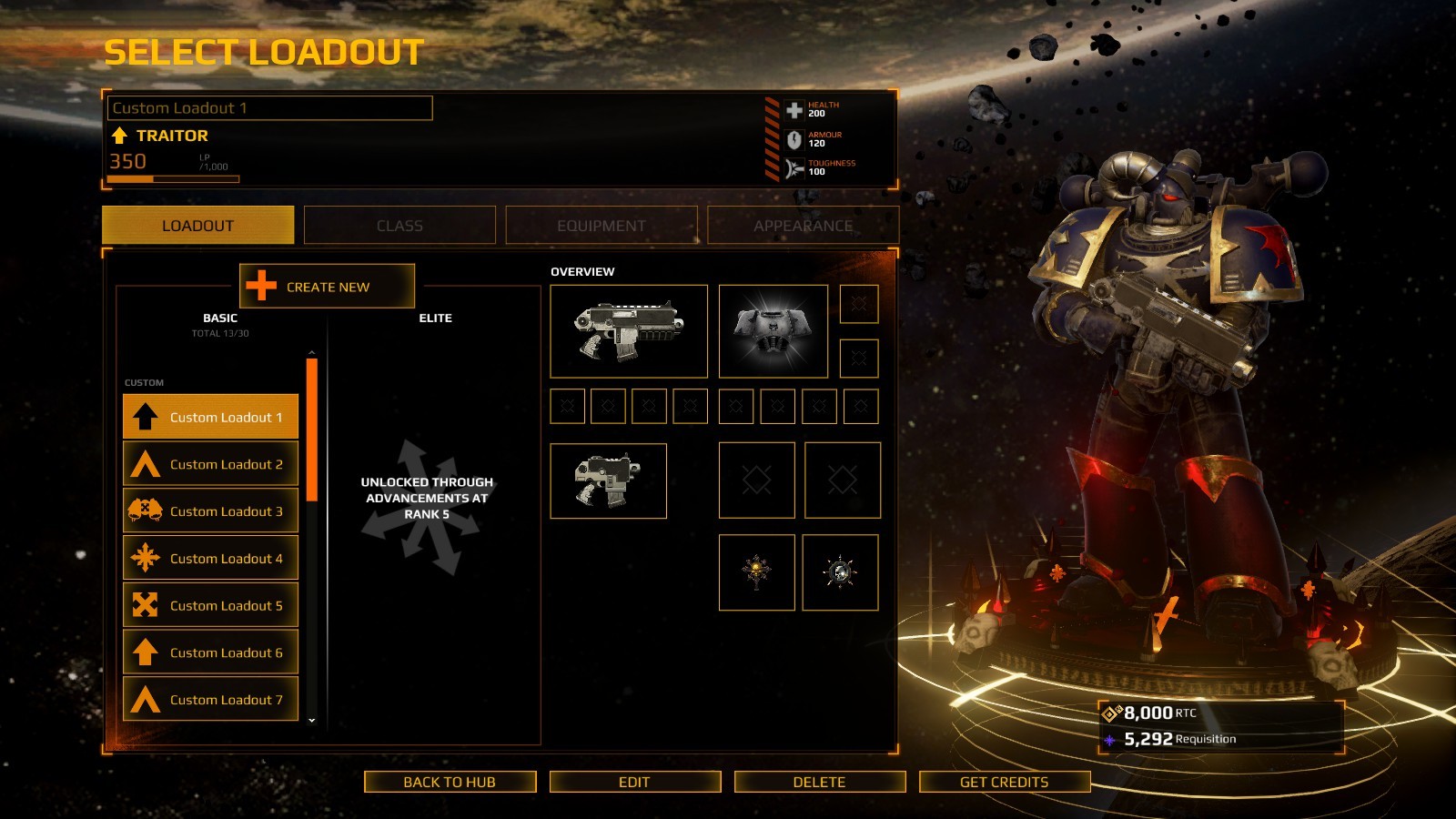Switch to the Loadout tab
The width and height of the screenshot is (1456, 819).
click(x=197, y=226)
